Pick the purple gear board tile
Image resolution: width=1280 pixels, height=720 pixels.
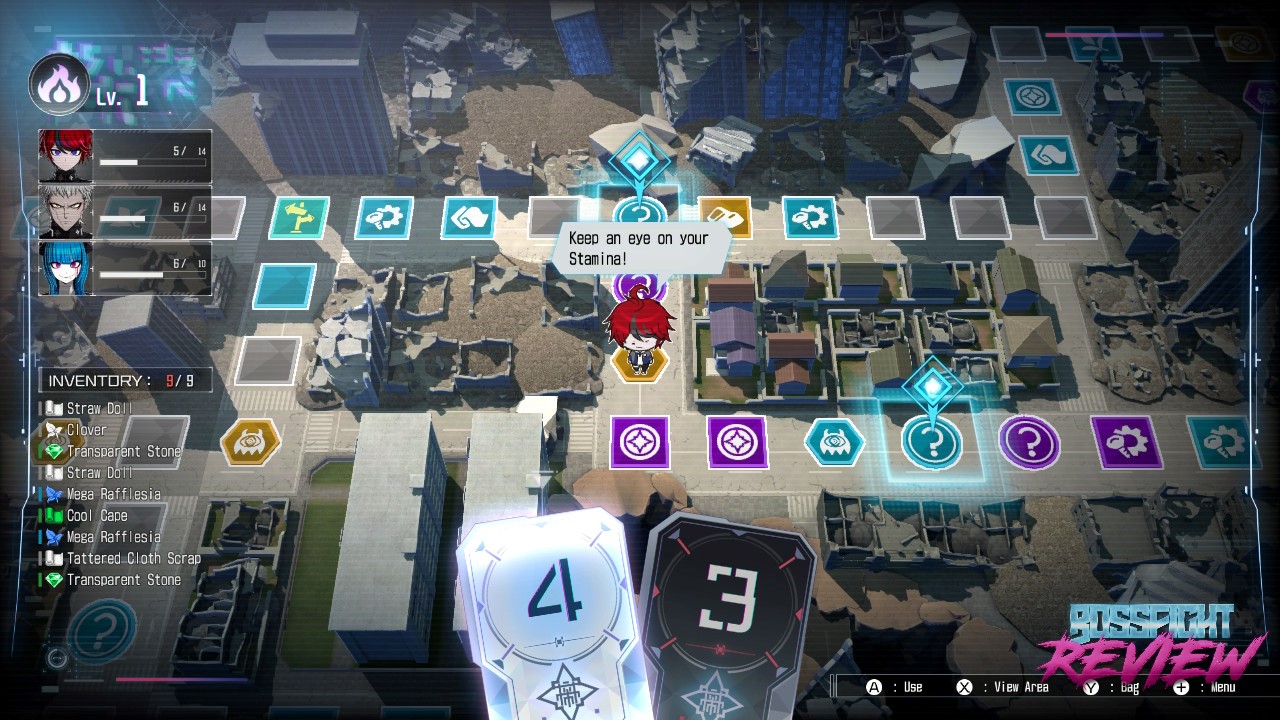[x=1126, y=442]
